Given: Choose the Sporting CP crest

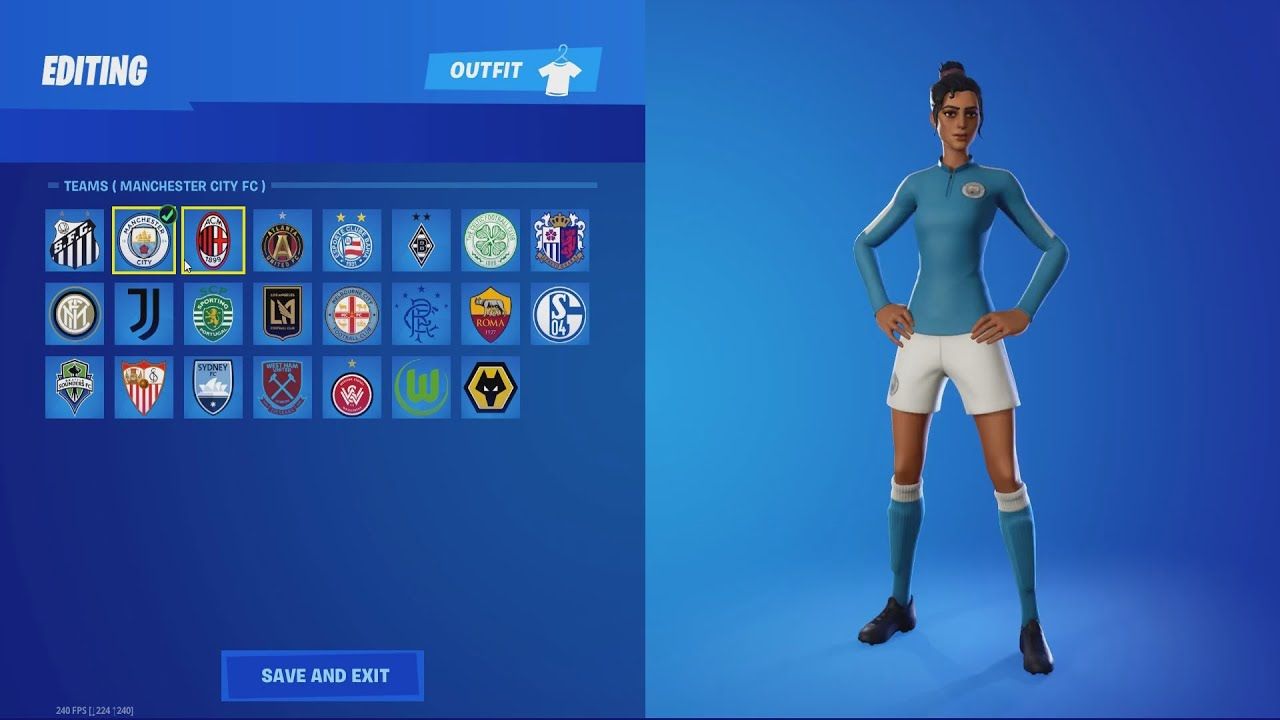Looking at the screenshot, I should pos(213,314).
